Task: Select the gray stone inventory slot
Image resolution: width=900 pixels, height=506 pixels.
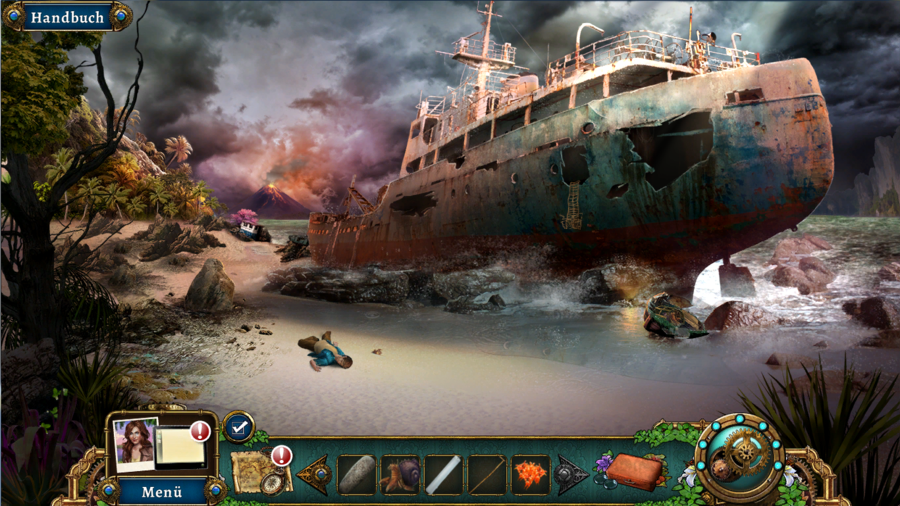Action: (357, 474)
